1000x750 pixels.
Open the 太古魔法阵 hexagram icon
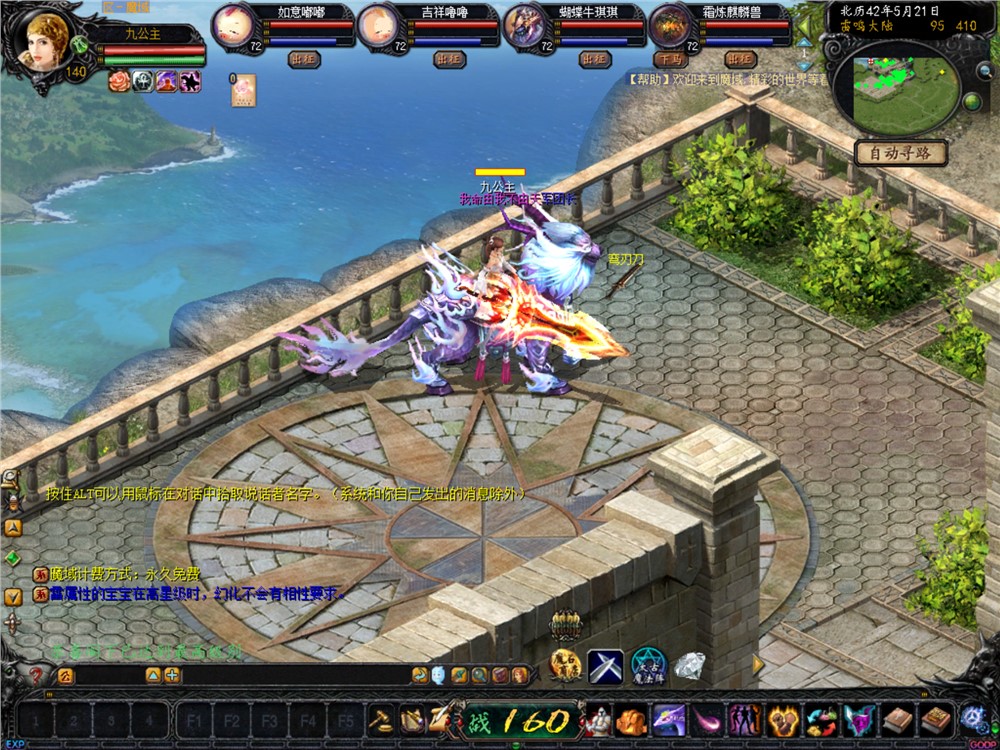647,665
